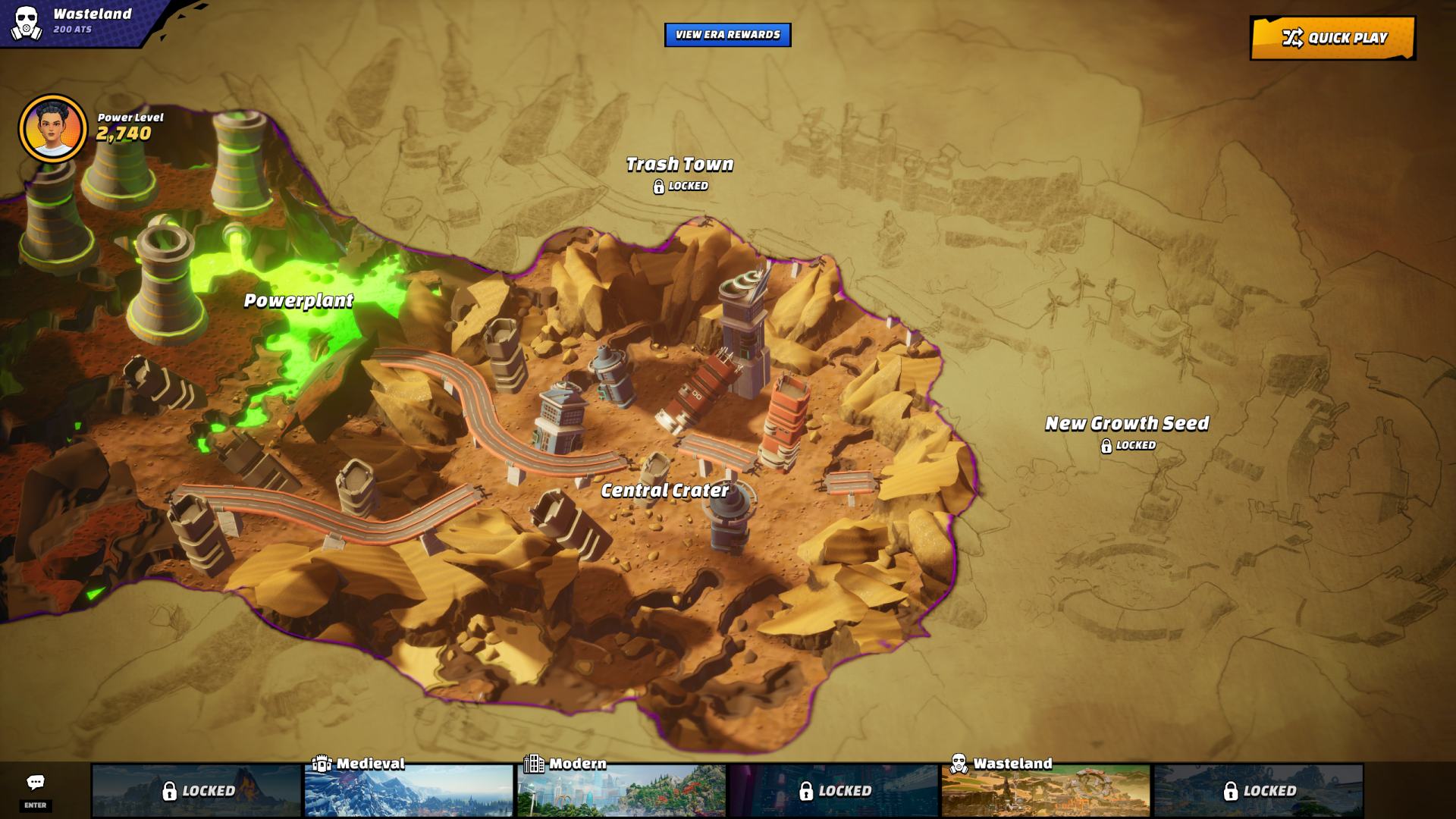Open the View Era Rewards panel
1456x819 pixels.
(x=727, y=35)
